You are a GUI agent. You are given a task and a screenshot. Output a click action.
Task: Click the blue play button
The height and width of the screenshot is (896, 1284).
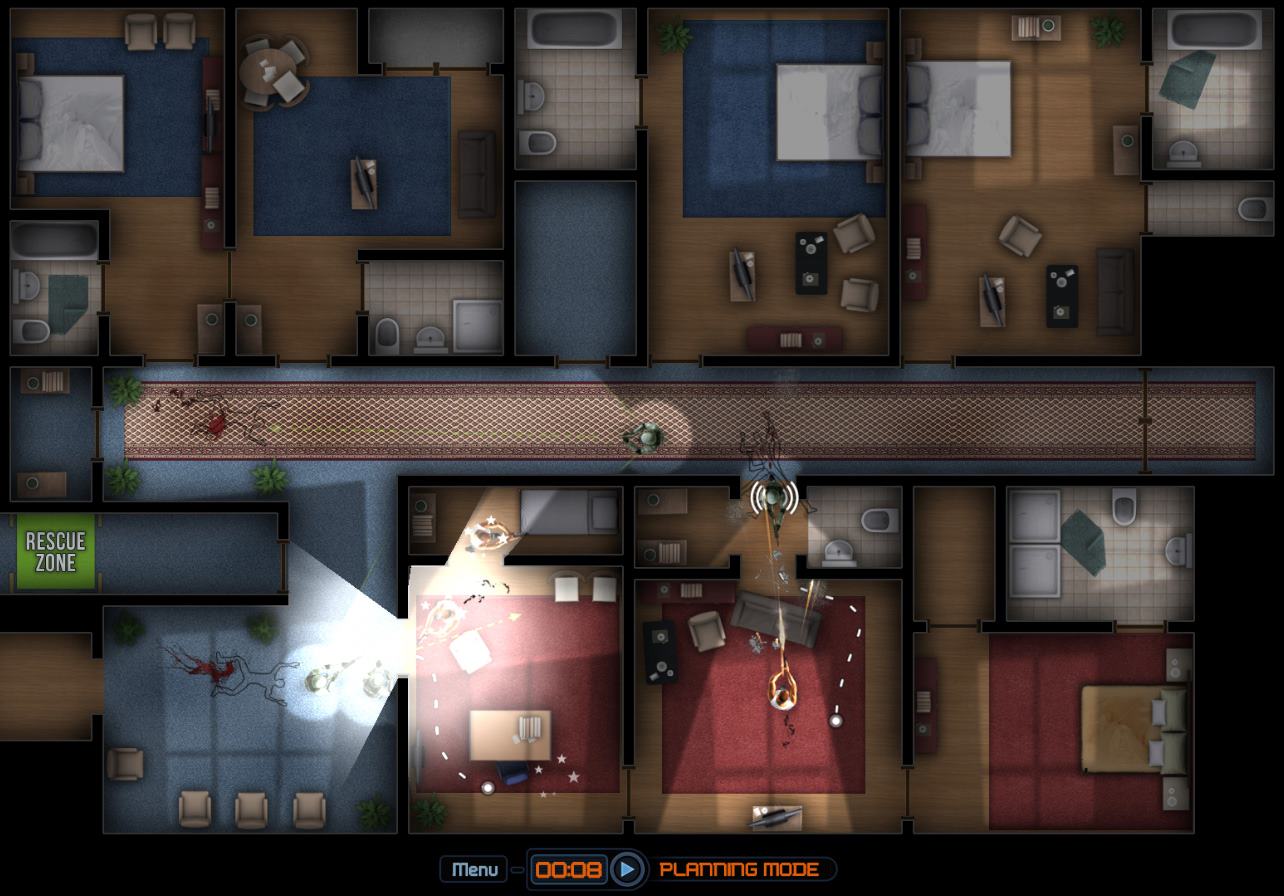tap(627, 869)
